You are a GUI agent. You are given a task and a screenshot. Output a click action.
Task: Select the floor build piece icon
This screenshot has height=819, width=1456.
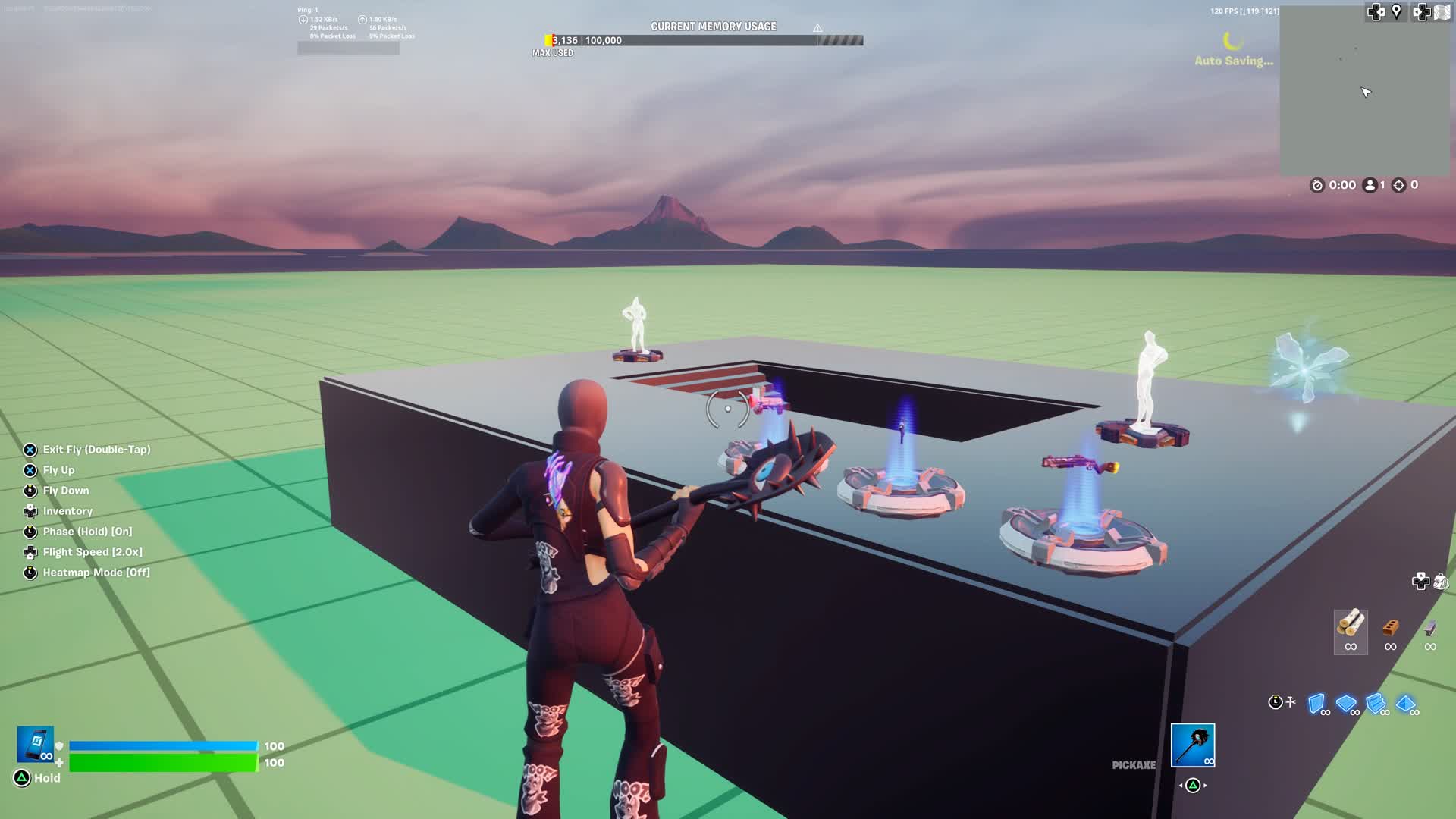tap(1345, 702)
